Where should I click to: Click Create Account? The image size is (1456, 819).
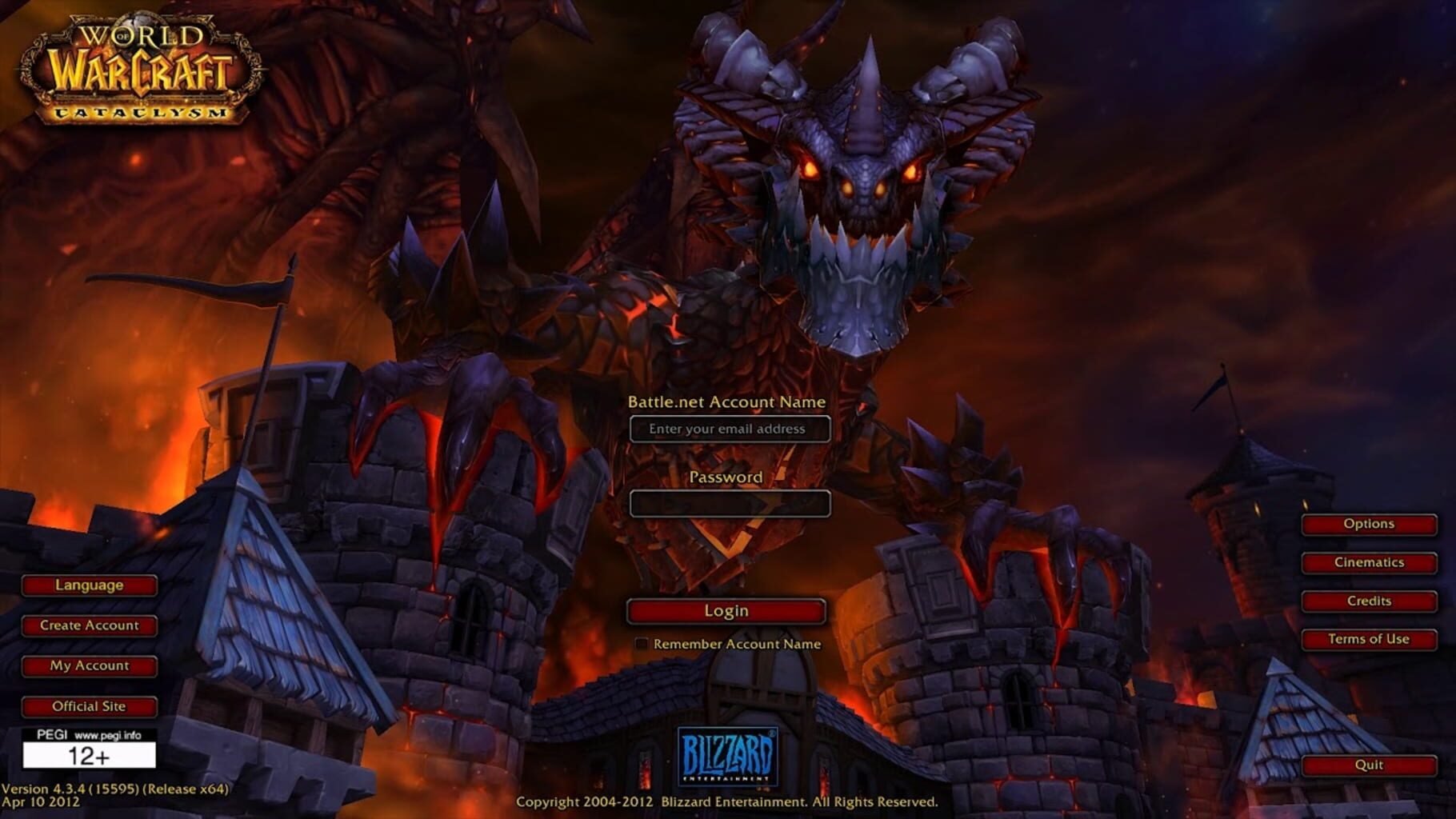(x=88, y=625)
